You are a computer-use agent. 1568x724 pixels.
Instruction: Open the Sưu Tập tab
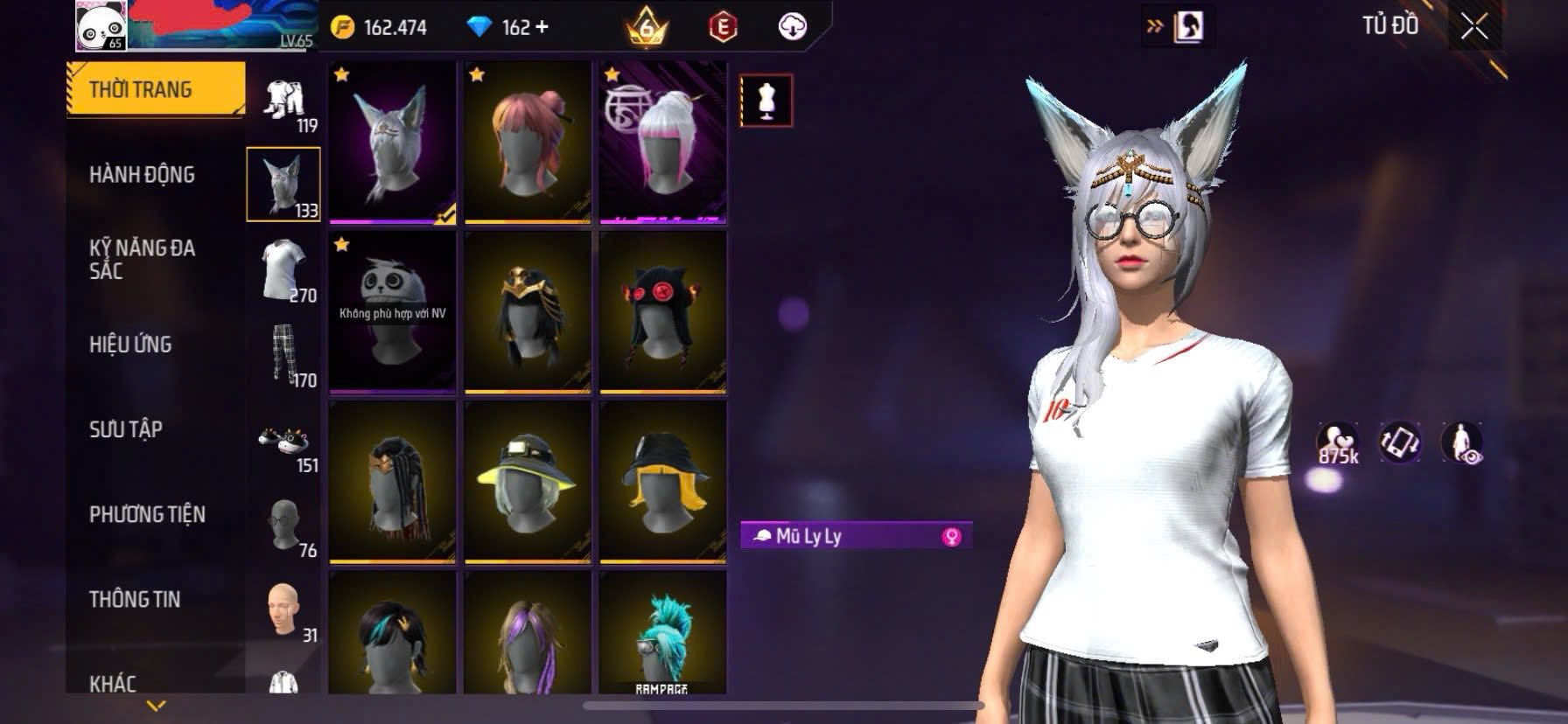[126, 429]
